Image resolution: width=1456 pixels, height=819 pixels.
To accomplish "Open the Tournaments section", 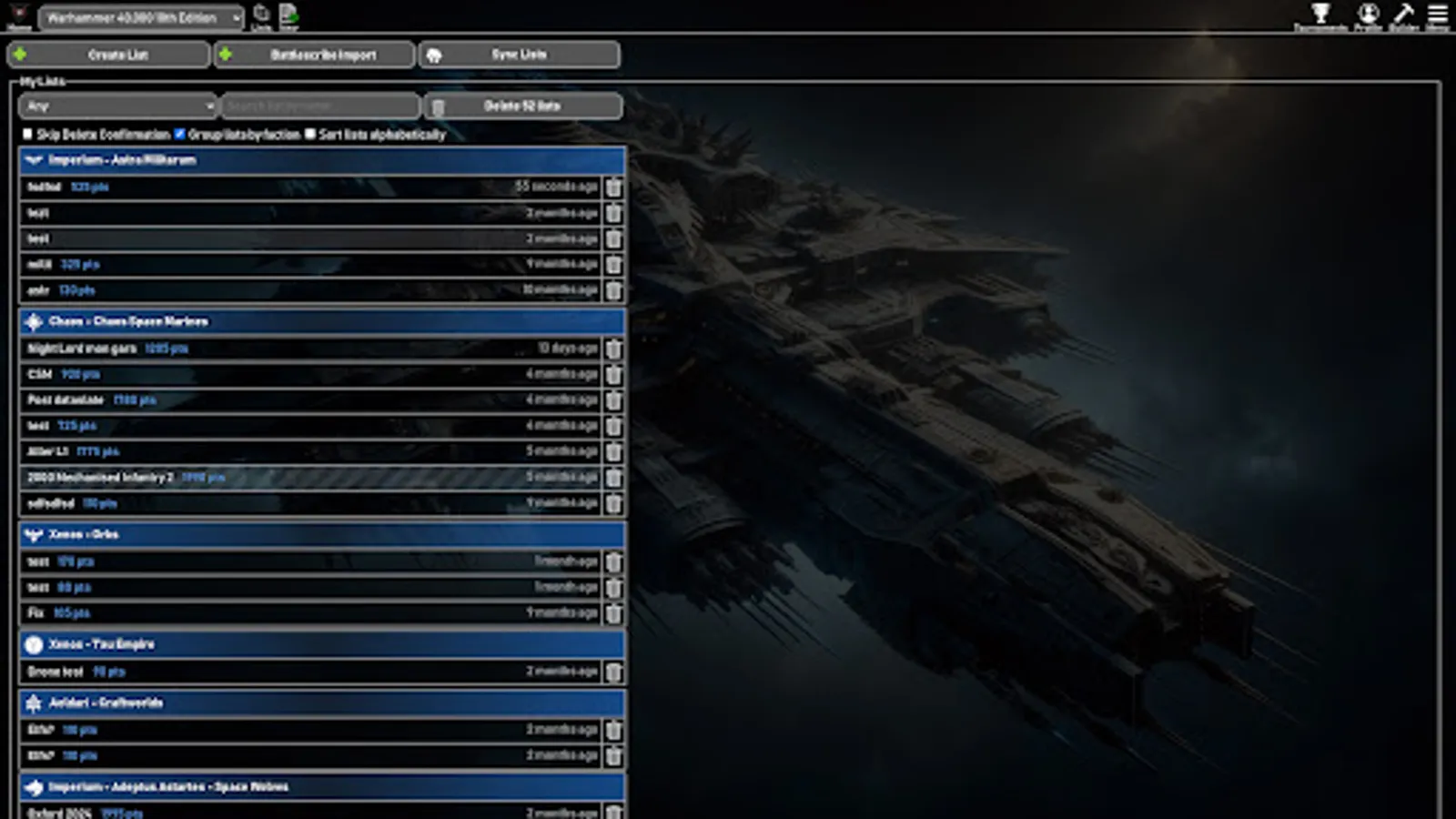I will point(1321,15).
